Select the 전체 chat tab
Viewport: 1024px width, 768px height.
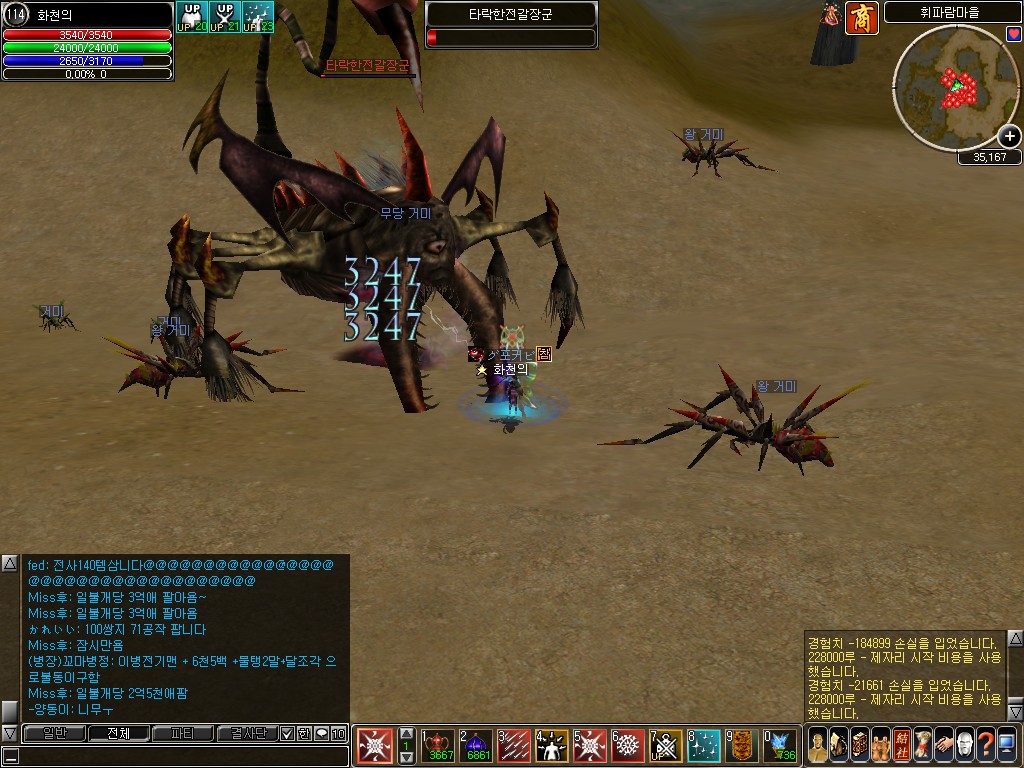[x=118, y=734]
